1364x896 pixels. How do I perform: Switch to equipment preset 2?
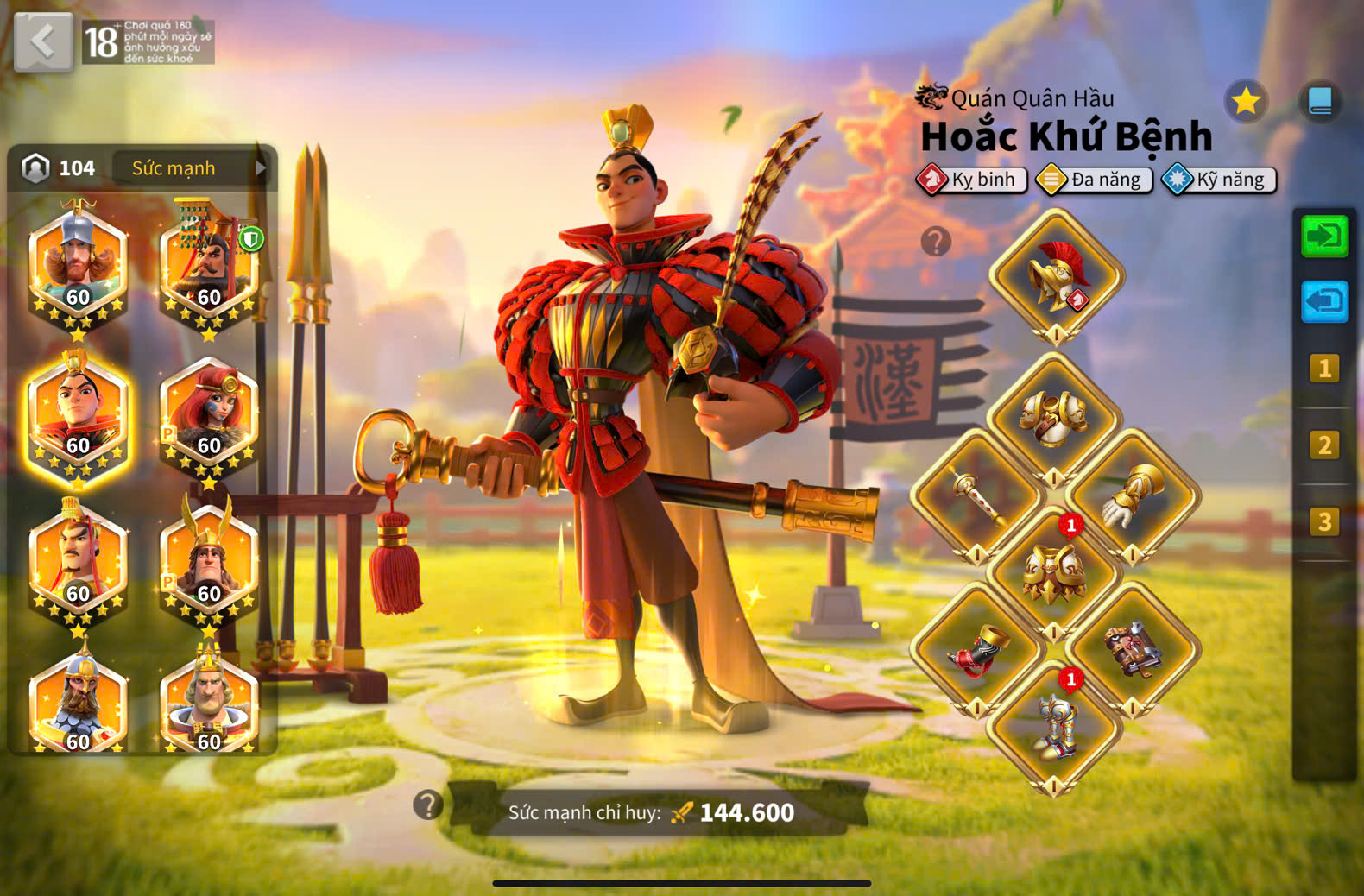(x=1324, y=445)
